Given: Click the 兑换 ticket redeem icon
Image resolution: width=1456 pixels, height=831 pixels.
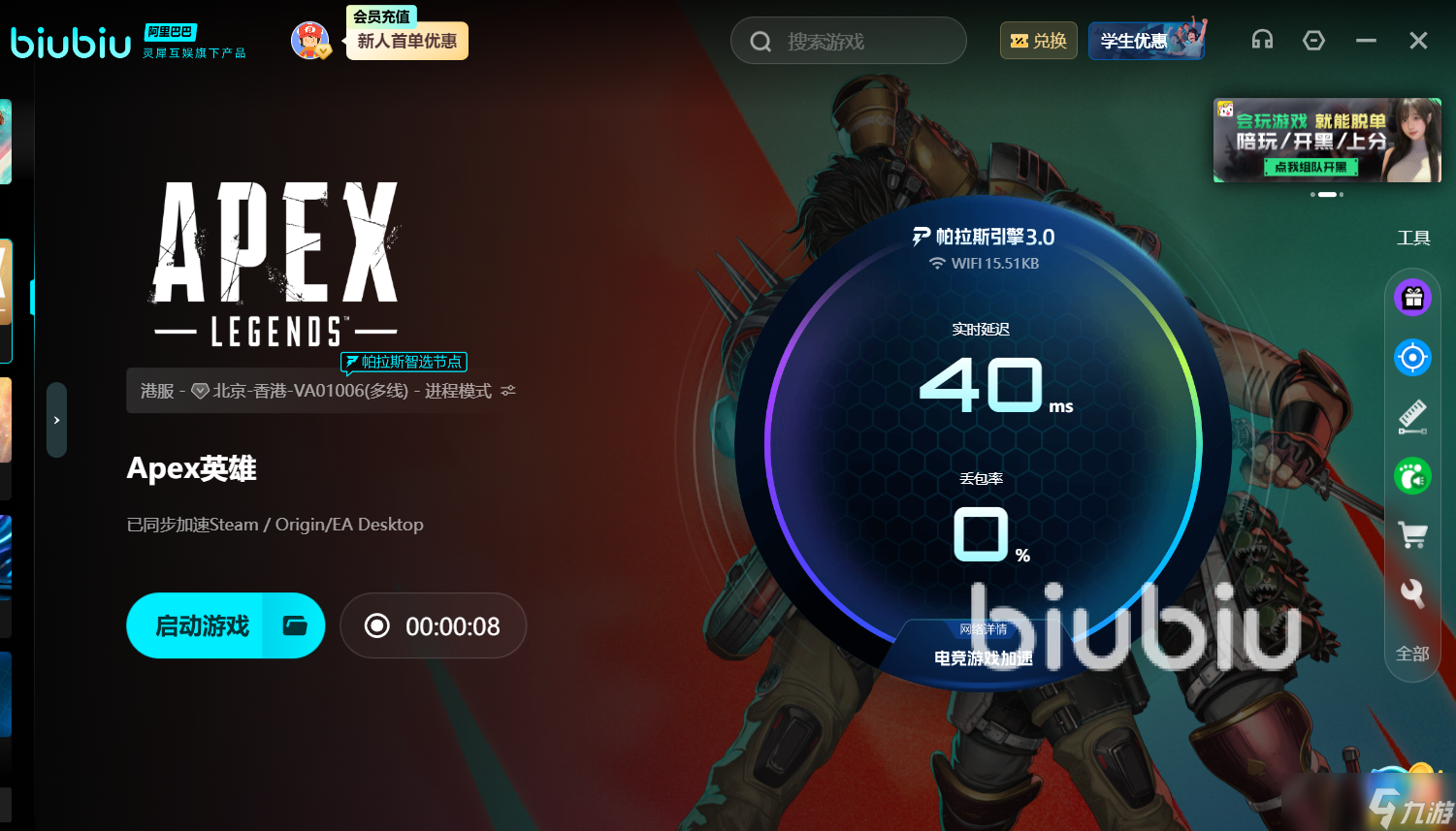Looking at the screenshot, I should (x=1038, y=41).
